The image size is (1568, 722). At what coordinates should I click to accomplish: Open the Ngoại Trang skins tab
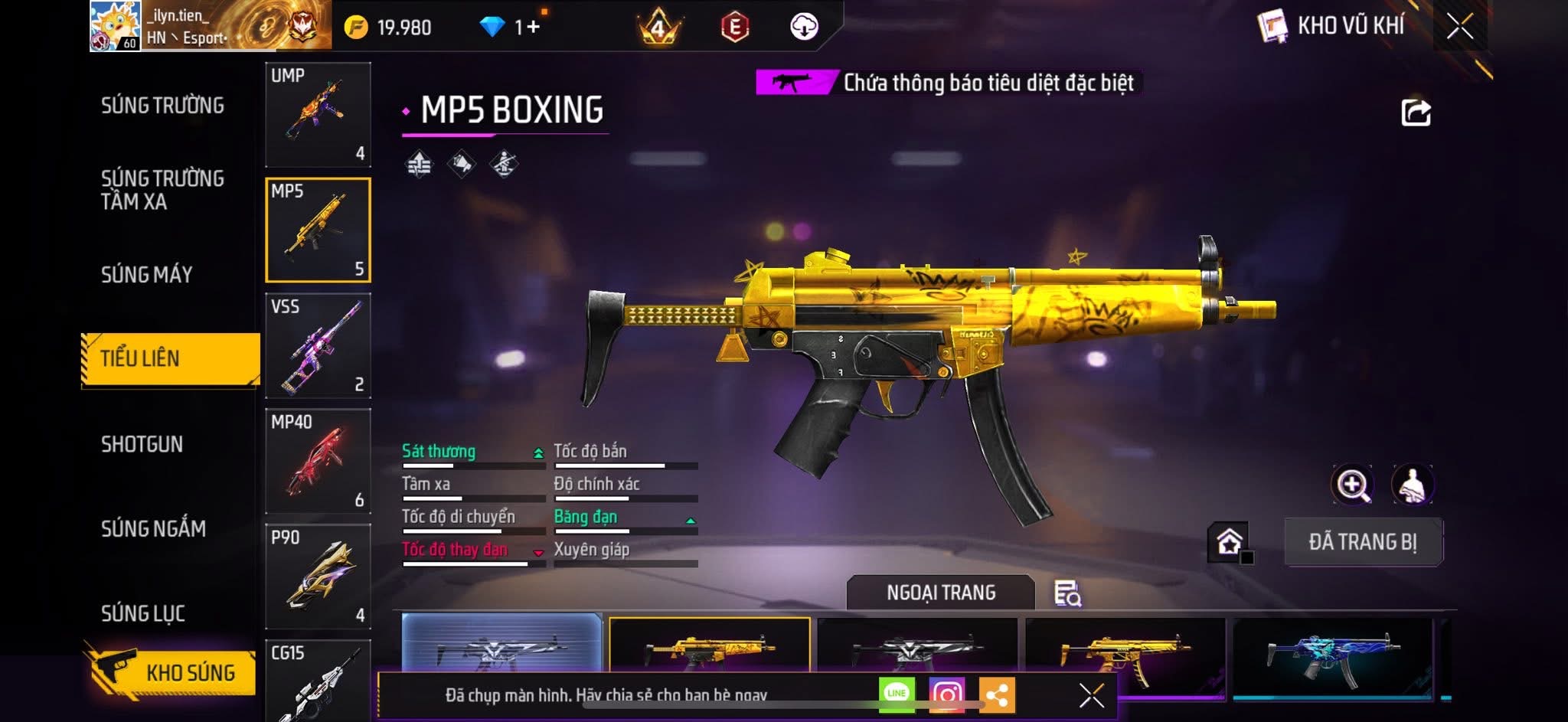(x=940, y=593)
